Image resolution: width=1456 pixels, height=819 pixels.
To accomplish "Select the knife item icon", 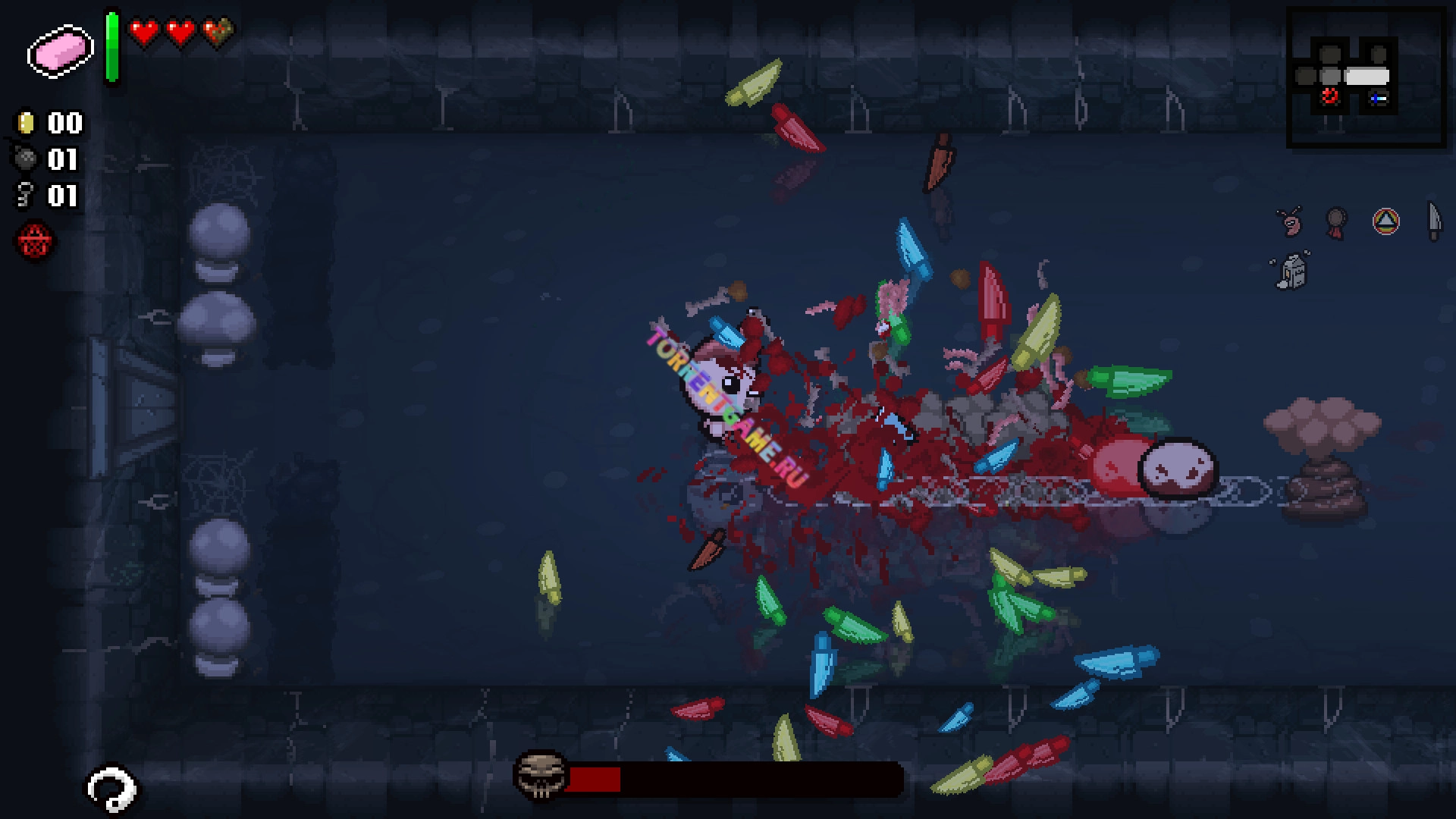I will click(1433, 221).
